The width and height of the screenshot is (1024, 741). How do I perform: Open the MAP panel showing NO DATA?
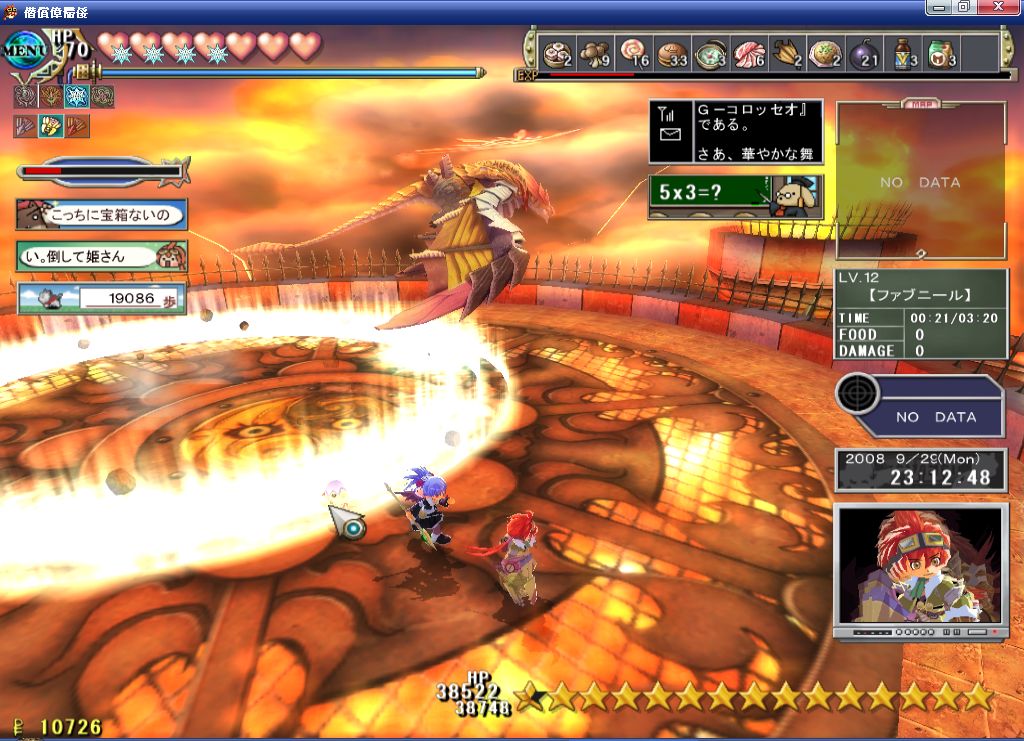point(920,182)
